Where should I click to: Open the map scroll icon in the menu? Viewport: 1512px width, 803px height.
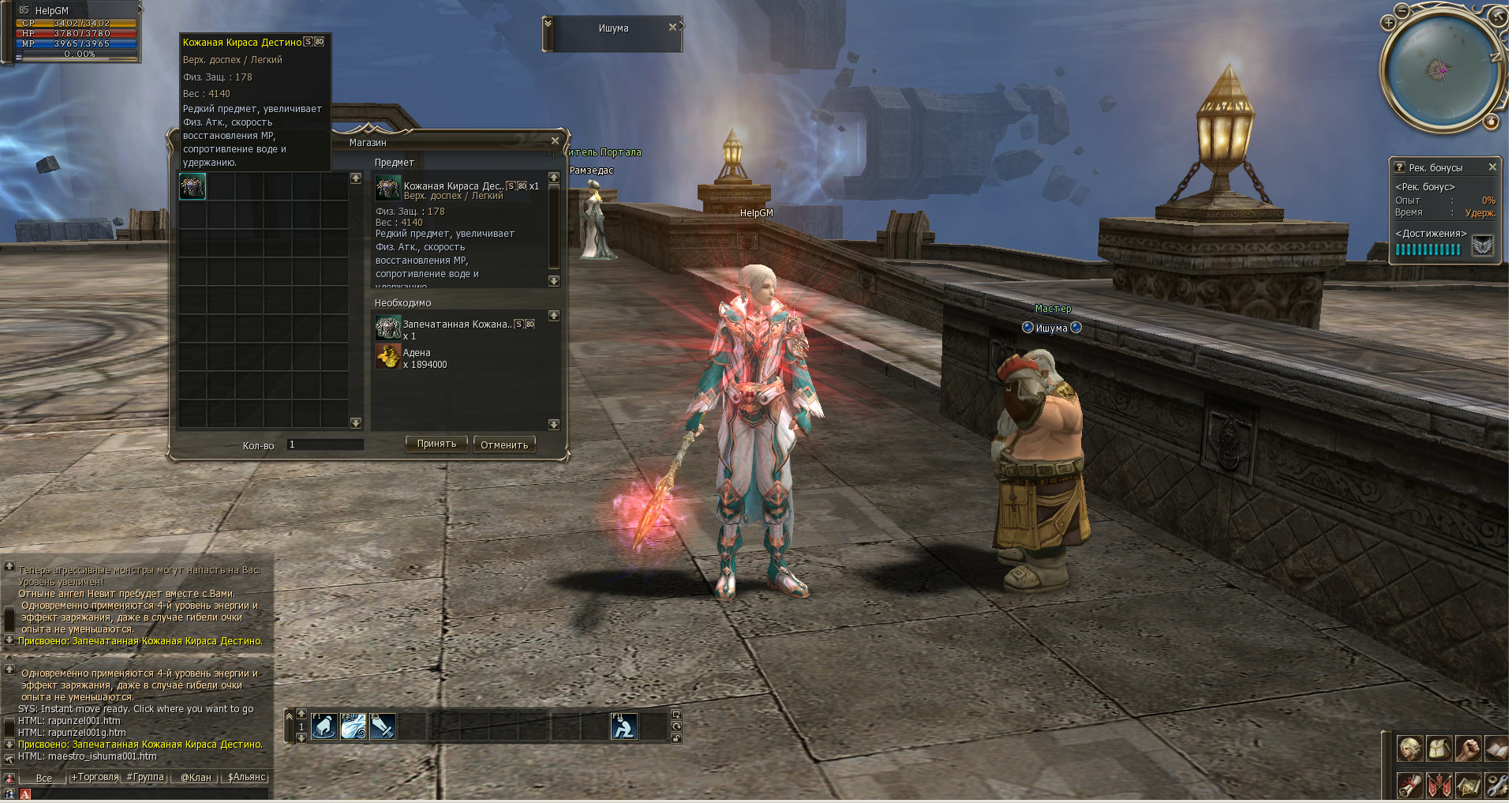(1468, 786)
